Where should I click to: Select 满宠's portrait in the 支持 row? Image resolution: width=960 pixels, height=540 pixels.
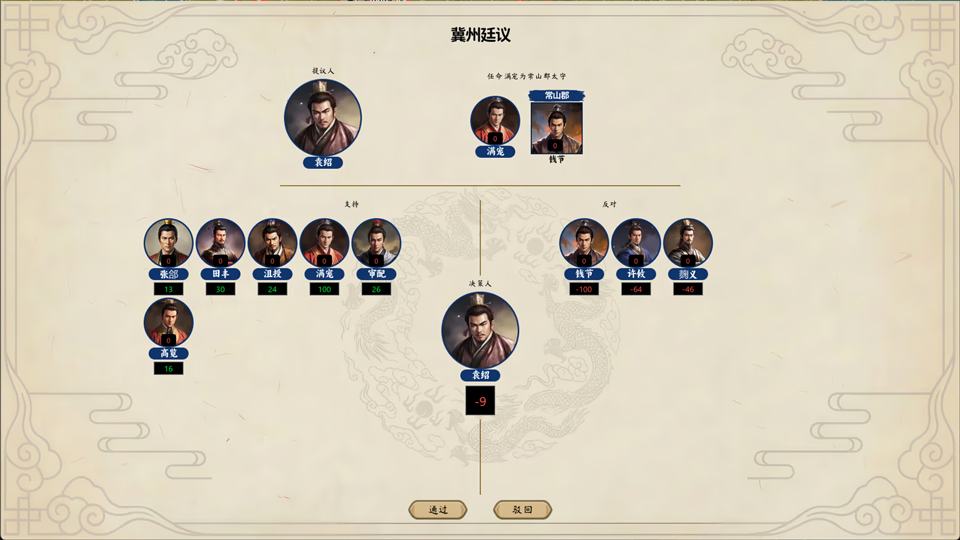point(324,244)
